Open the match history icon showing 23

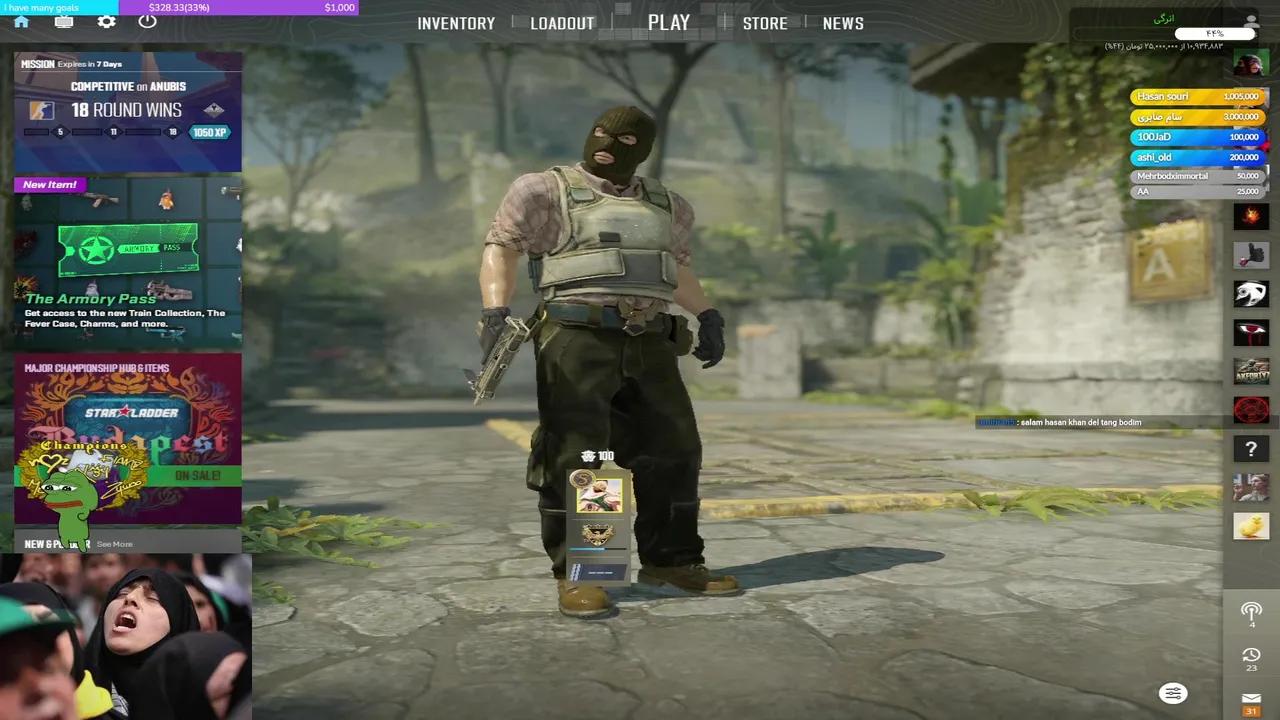pos(1251,655)
